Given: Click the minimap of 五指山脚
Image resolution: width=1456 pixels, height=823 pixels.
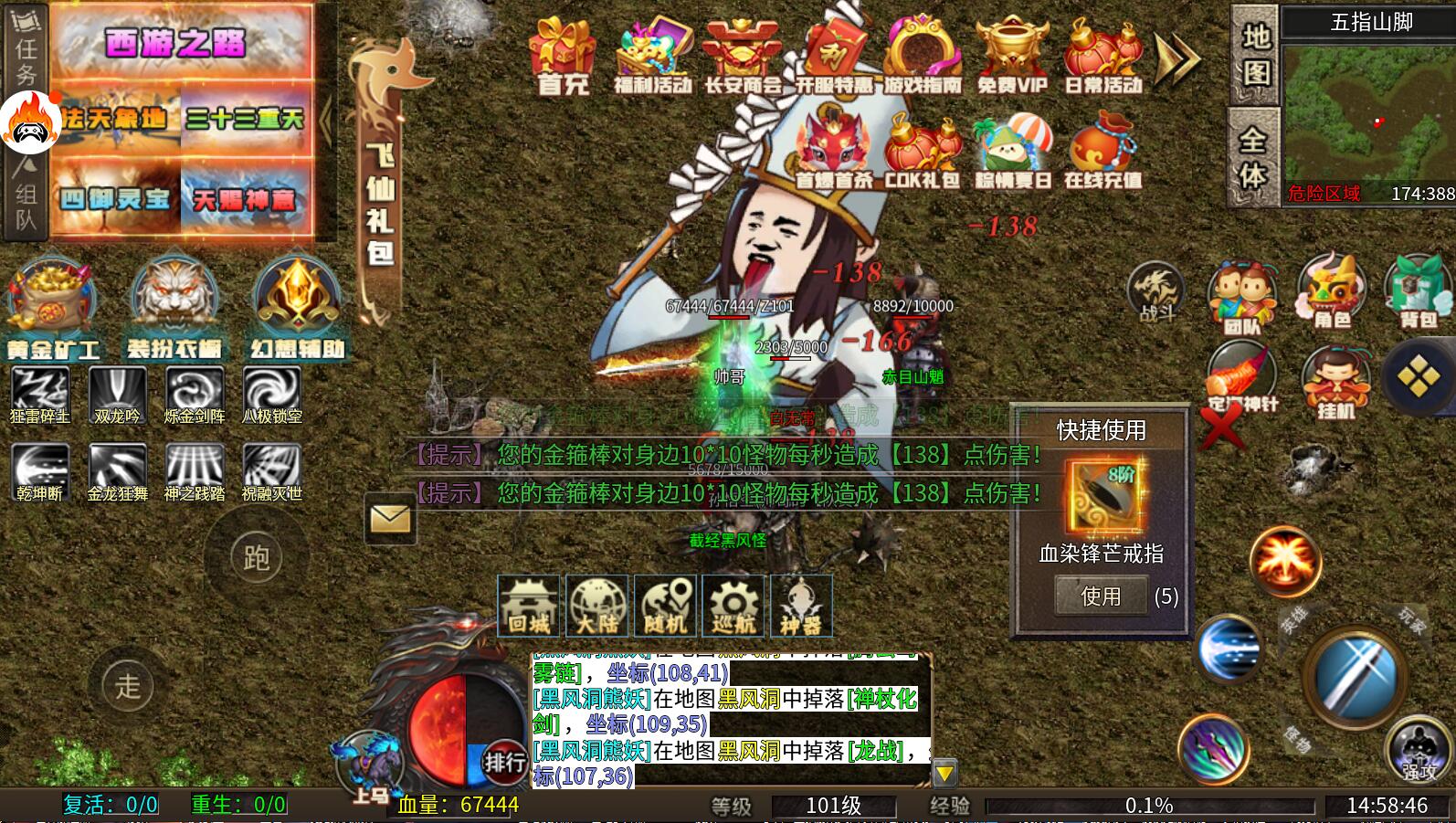Looking at the screenshot, I should [x=1368, y=114].
